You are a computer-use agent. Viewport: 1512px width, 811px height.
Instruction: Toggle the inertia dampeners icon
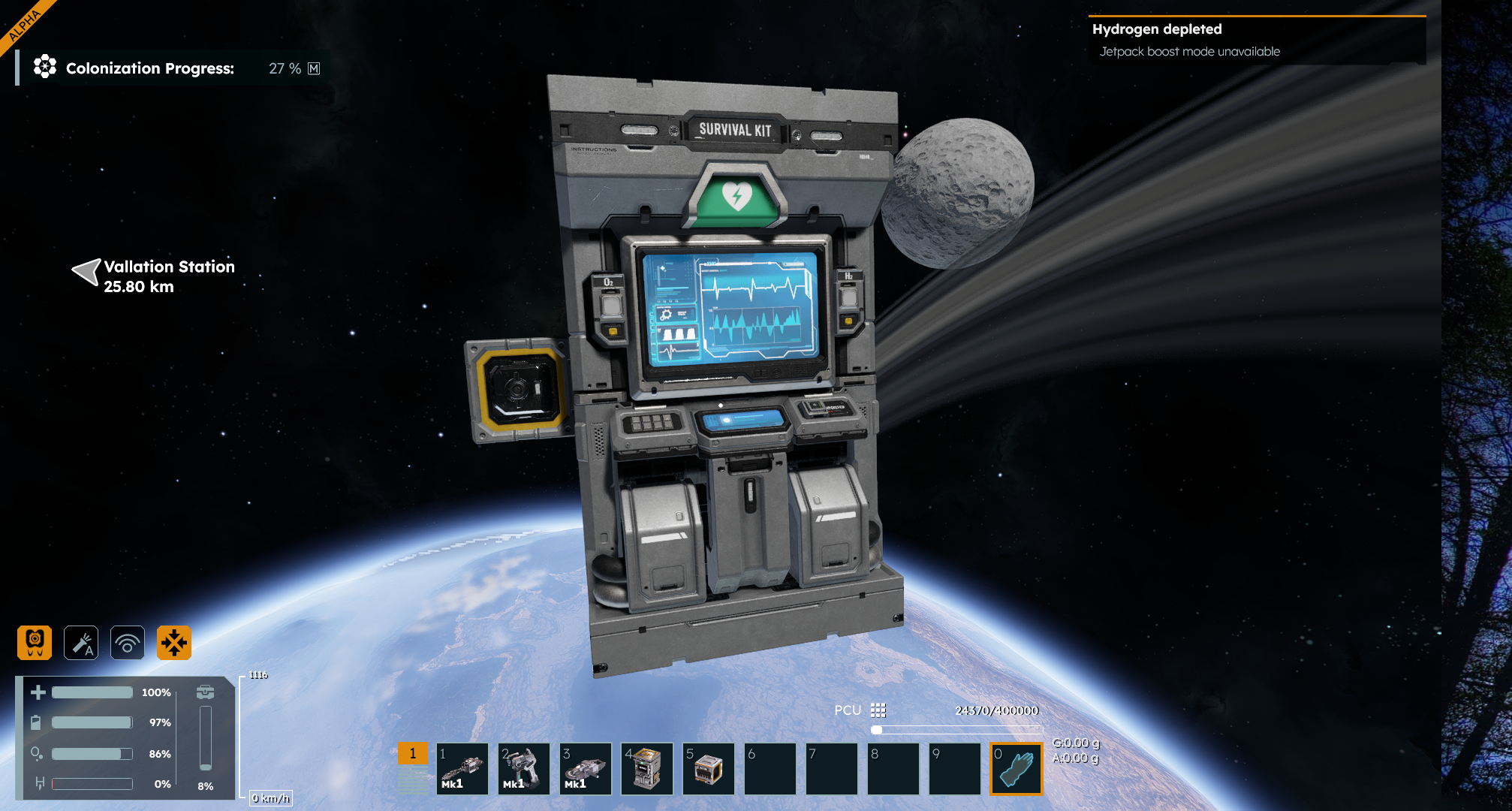point(174,643)
